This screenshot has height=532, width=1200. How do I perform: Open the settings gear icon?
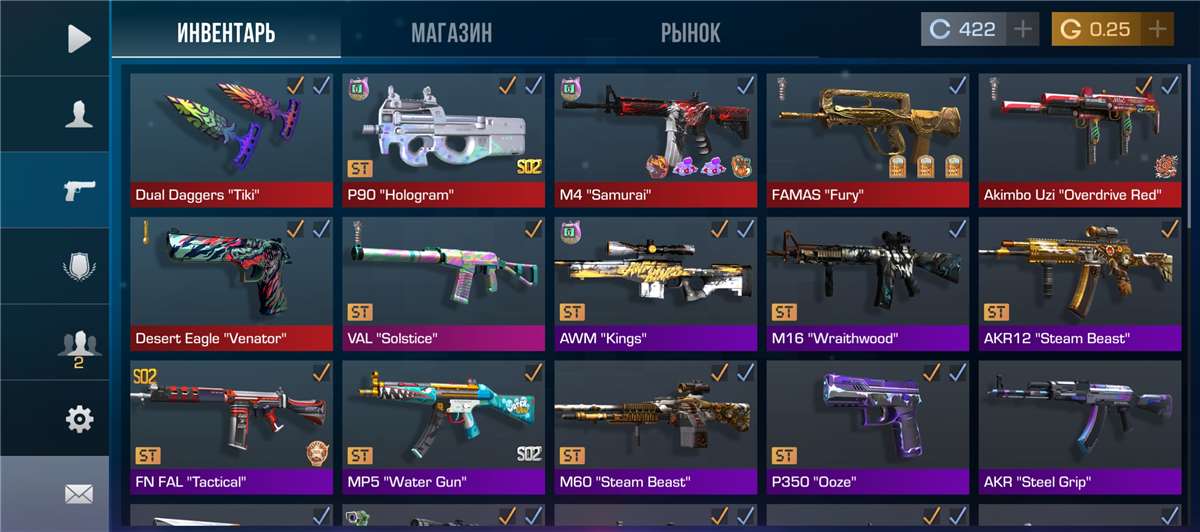point(78,419)
